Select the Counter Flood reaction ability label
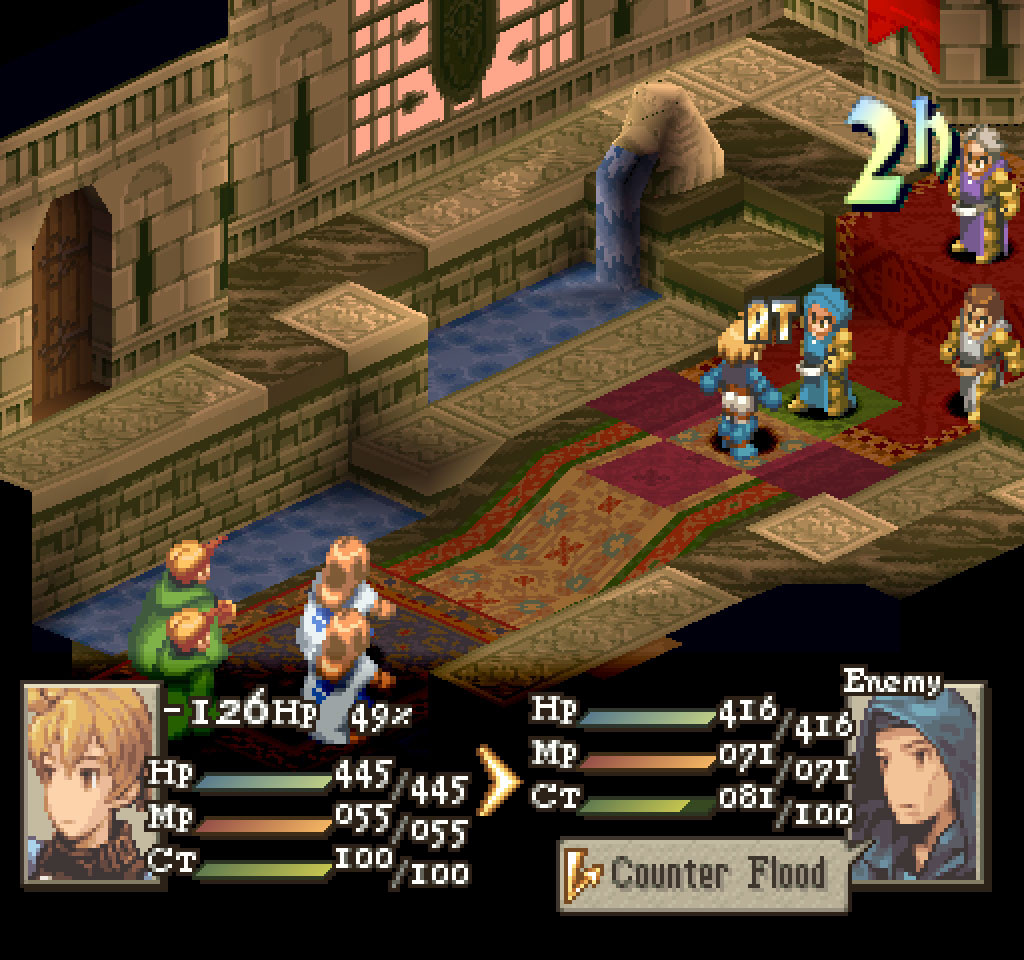The width and height of the screenshot is (1024, 960). pyautogui.click(x=703, y=874)
